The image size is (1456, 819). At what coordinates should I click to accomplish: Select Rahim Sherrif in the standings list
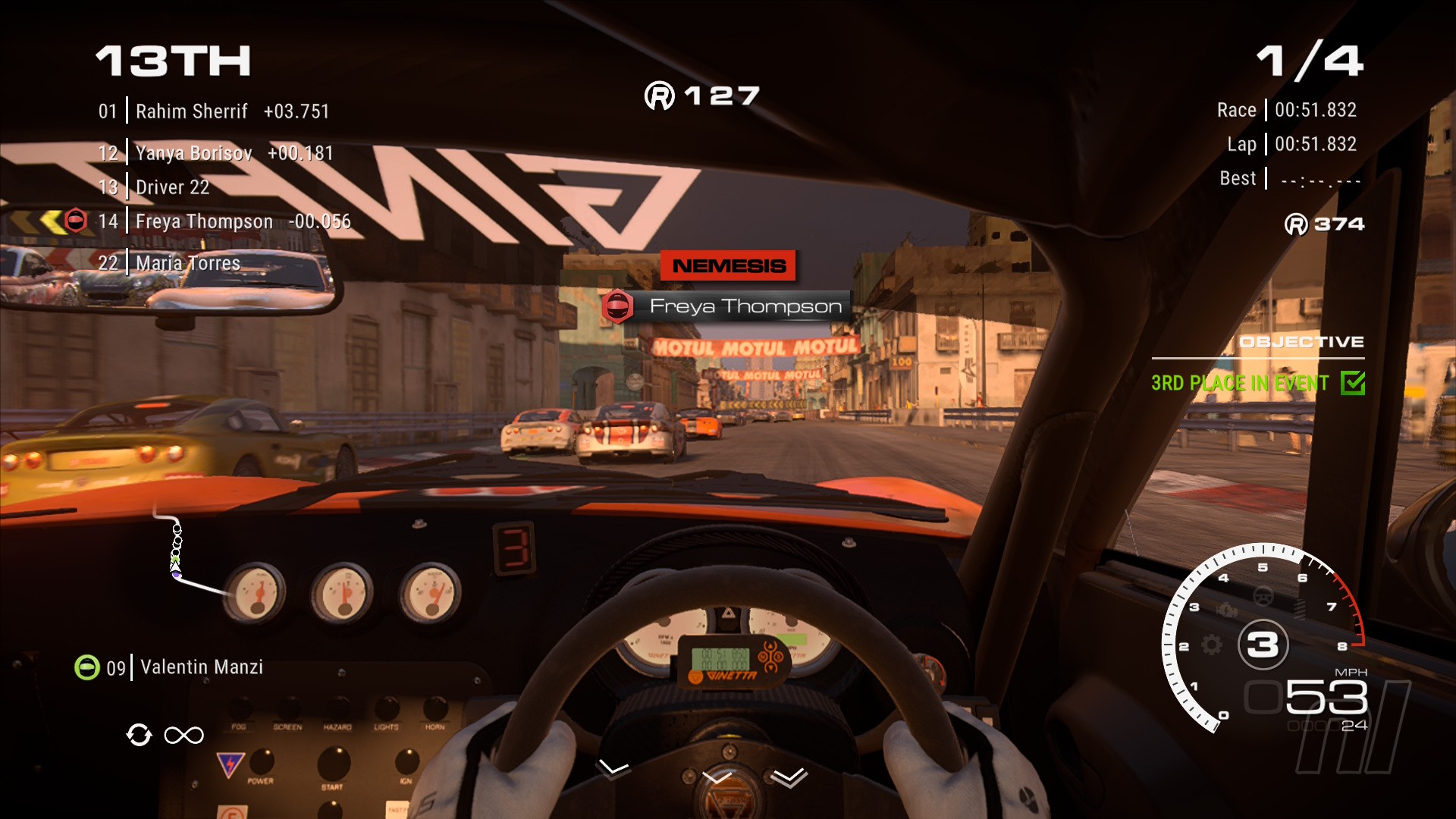point(214,111)
